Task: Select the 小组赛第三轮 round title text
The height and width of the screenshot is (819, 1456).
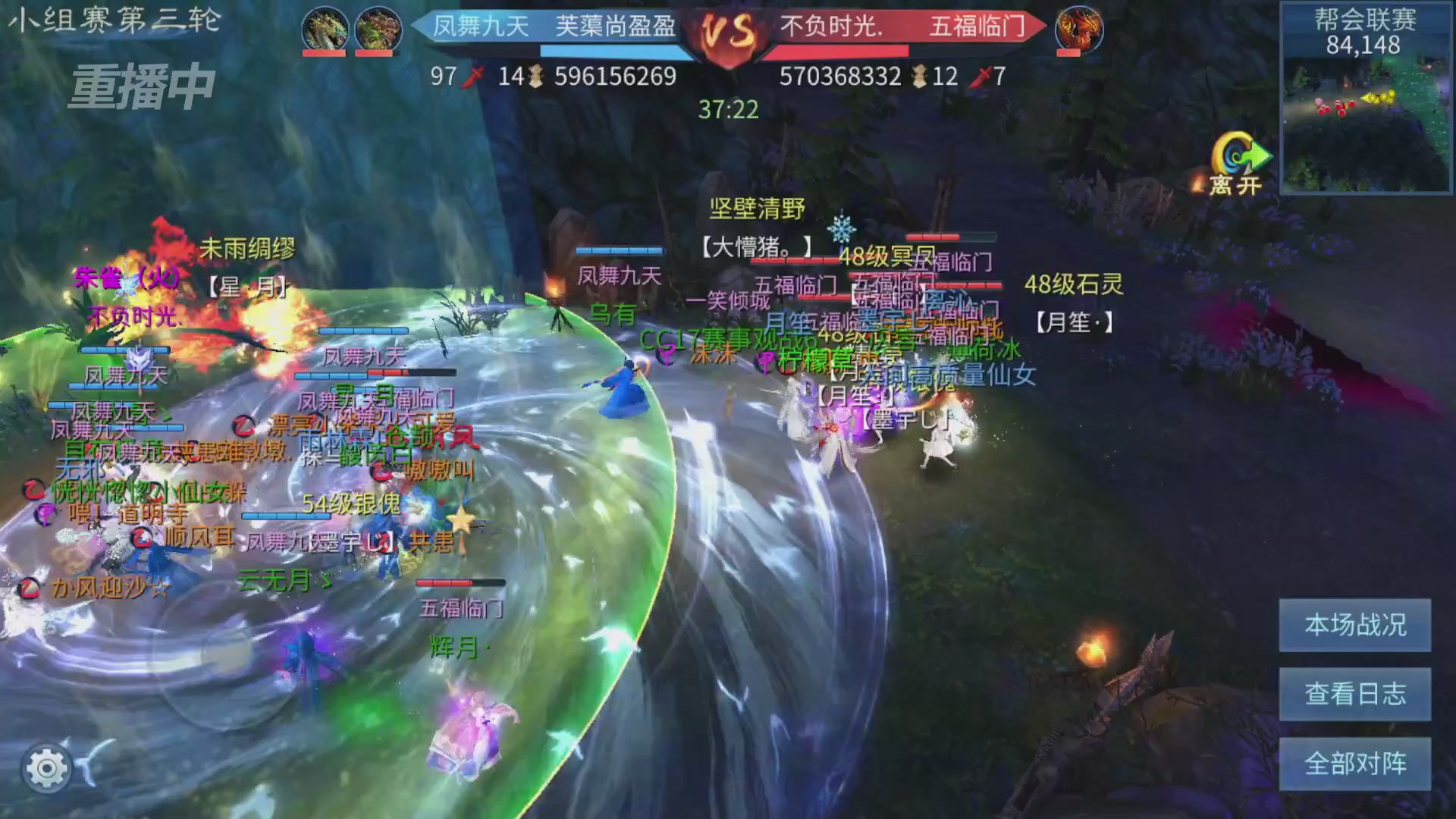Action: click(x=114, y=21)
